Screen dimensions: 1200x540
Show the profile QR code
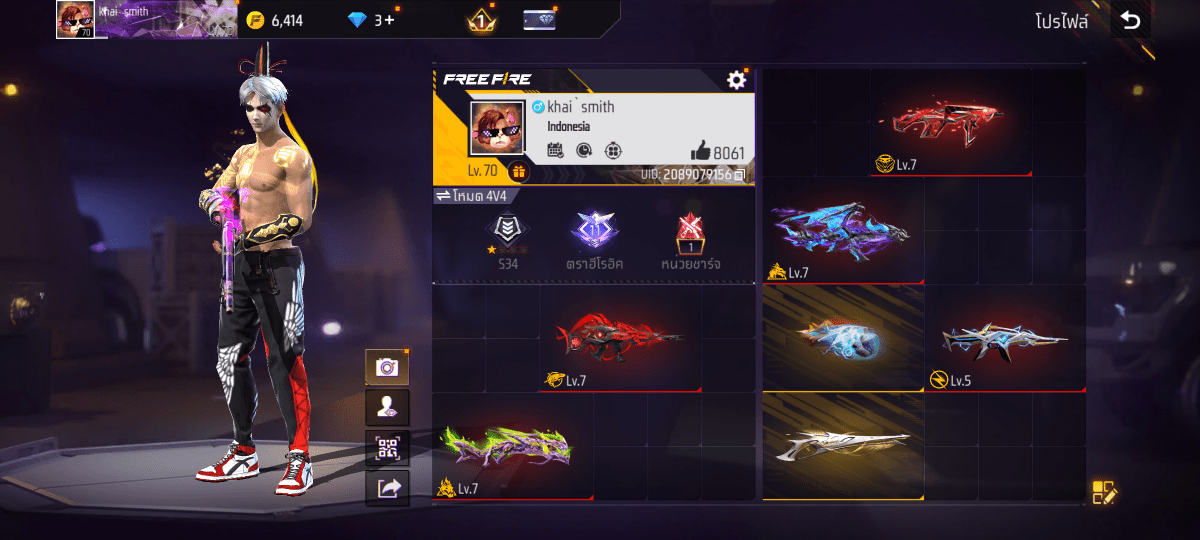point(387,448)
